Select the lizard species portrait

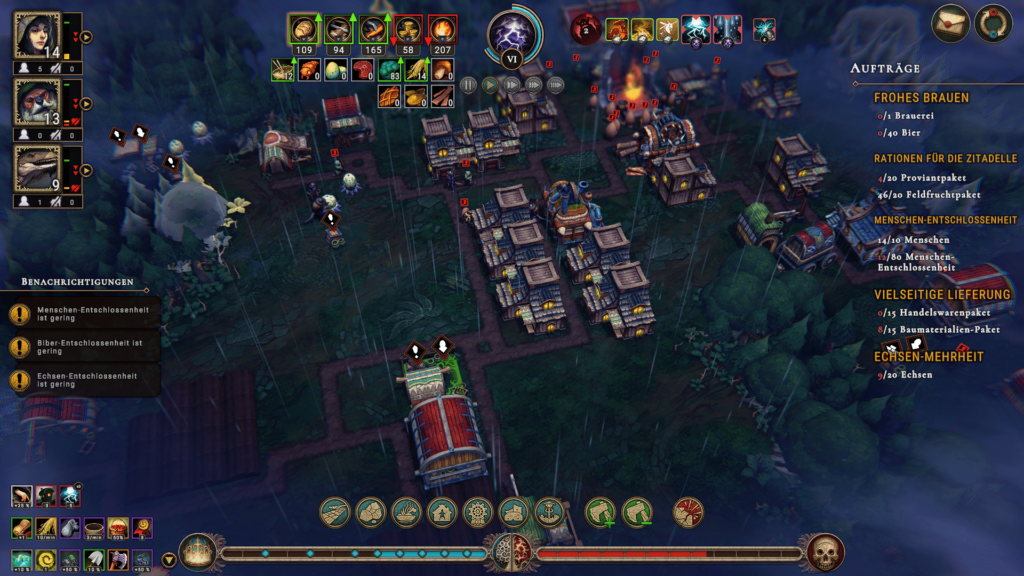point(37,168)
